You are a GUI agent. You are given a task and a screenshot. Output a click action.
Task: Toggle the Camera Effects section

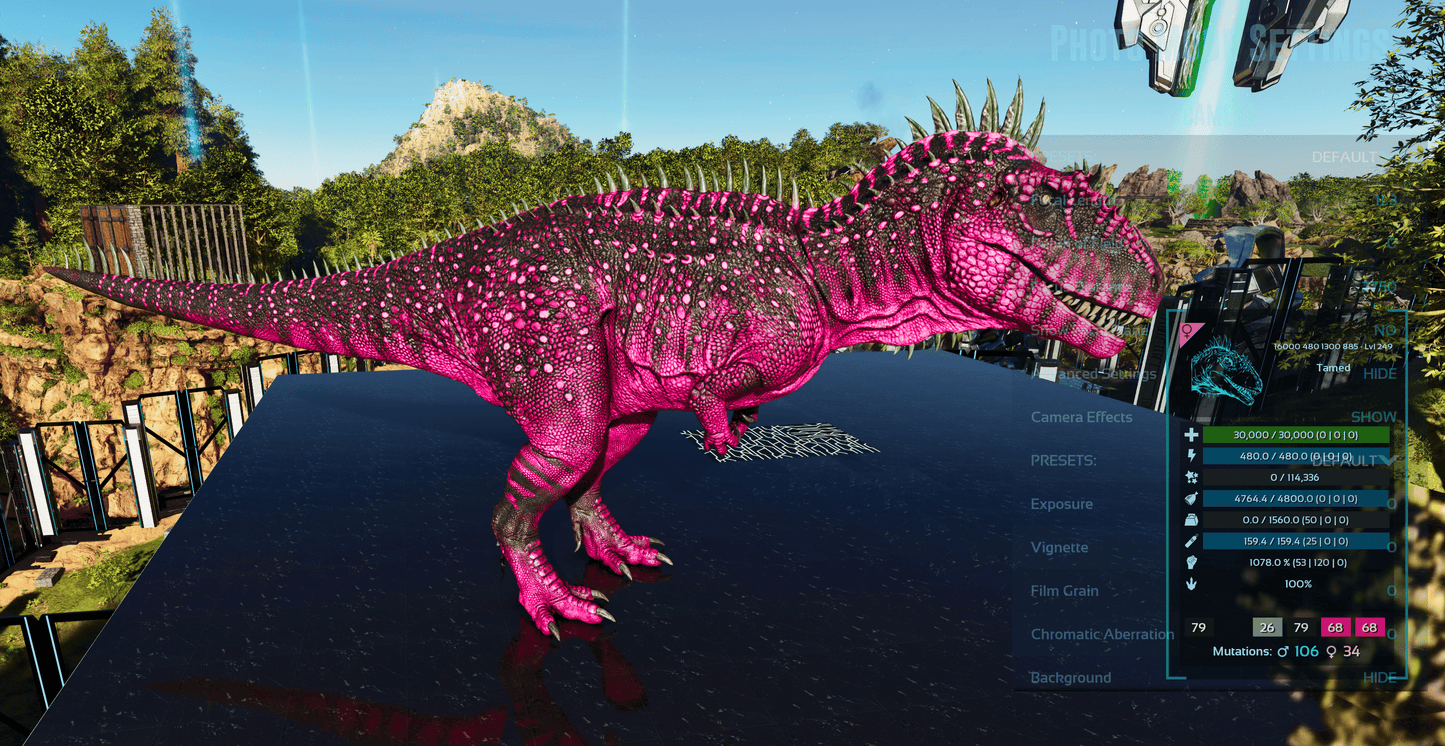[1373, 417]
